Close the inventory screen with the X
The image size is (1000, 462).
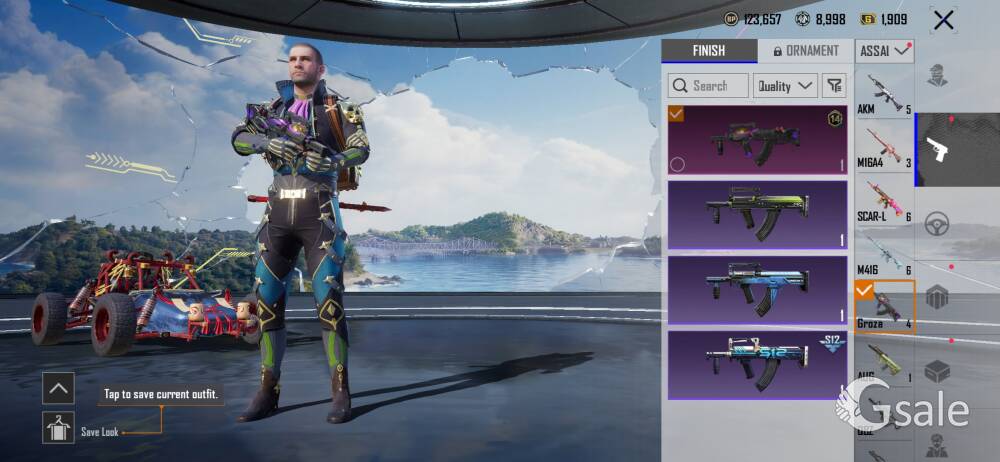(x=942, y=19)
